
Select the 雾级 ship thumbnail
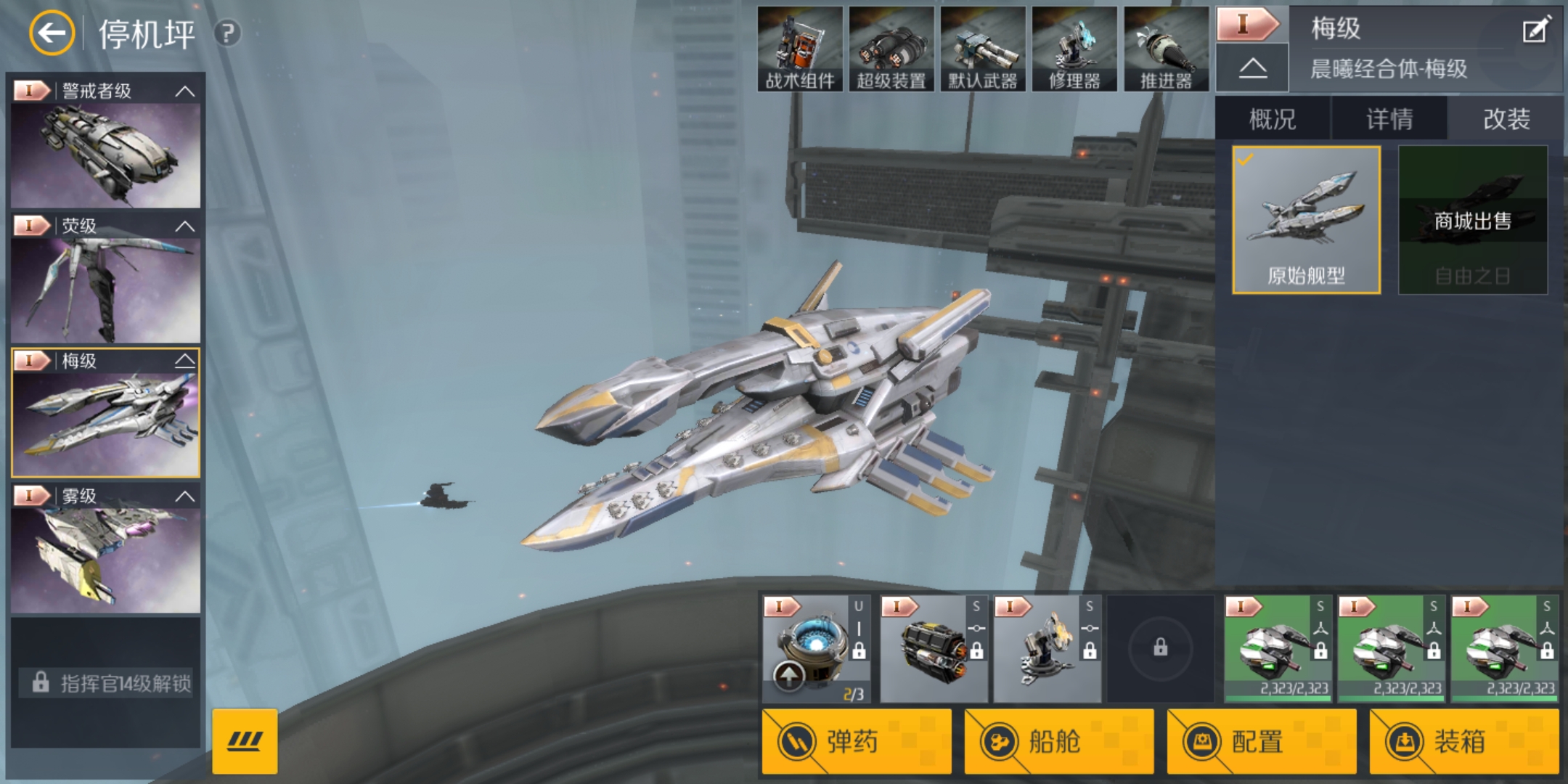click(105, 559)
